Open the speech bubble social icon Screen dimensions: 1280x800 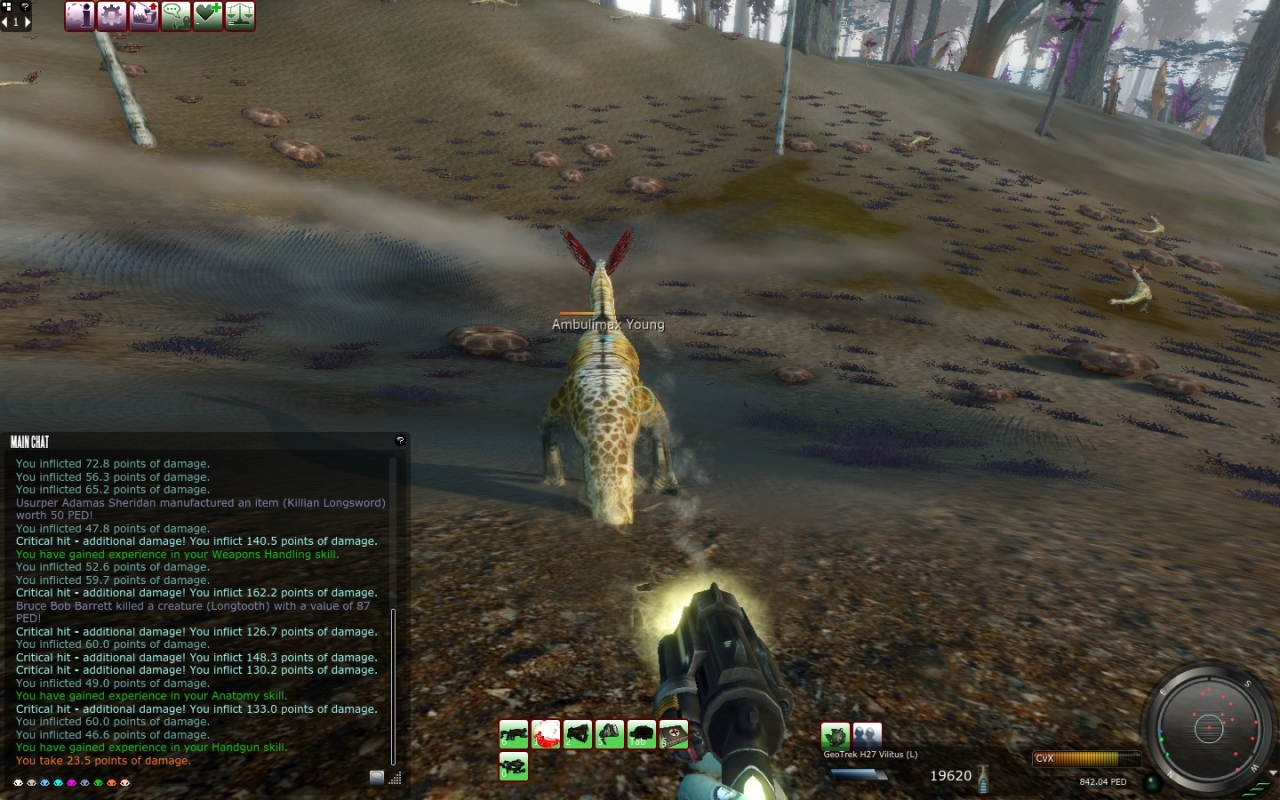(x=176, y=16)
